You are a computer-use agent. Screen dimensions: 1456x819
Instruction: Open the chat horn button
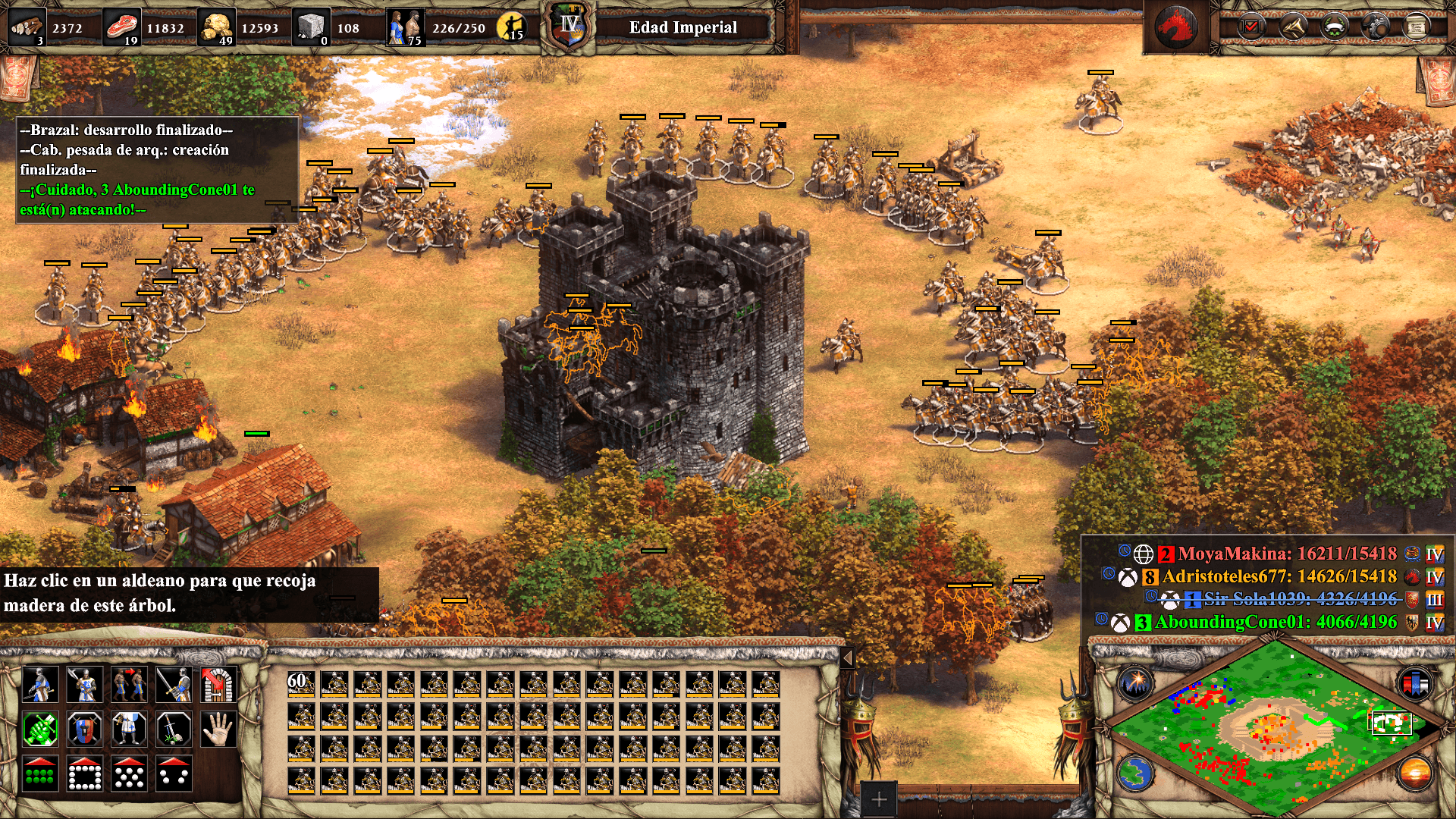(x=1293, y=27)
